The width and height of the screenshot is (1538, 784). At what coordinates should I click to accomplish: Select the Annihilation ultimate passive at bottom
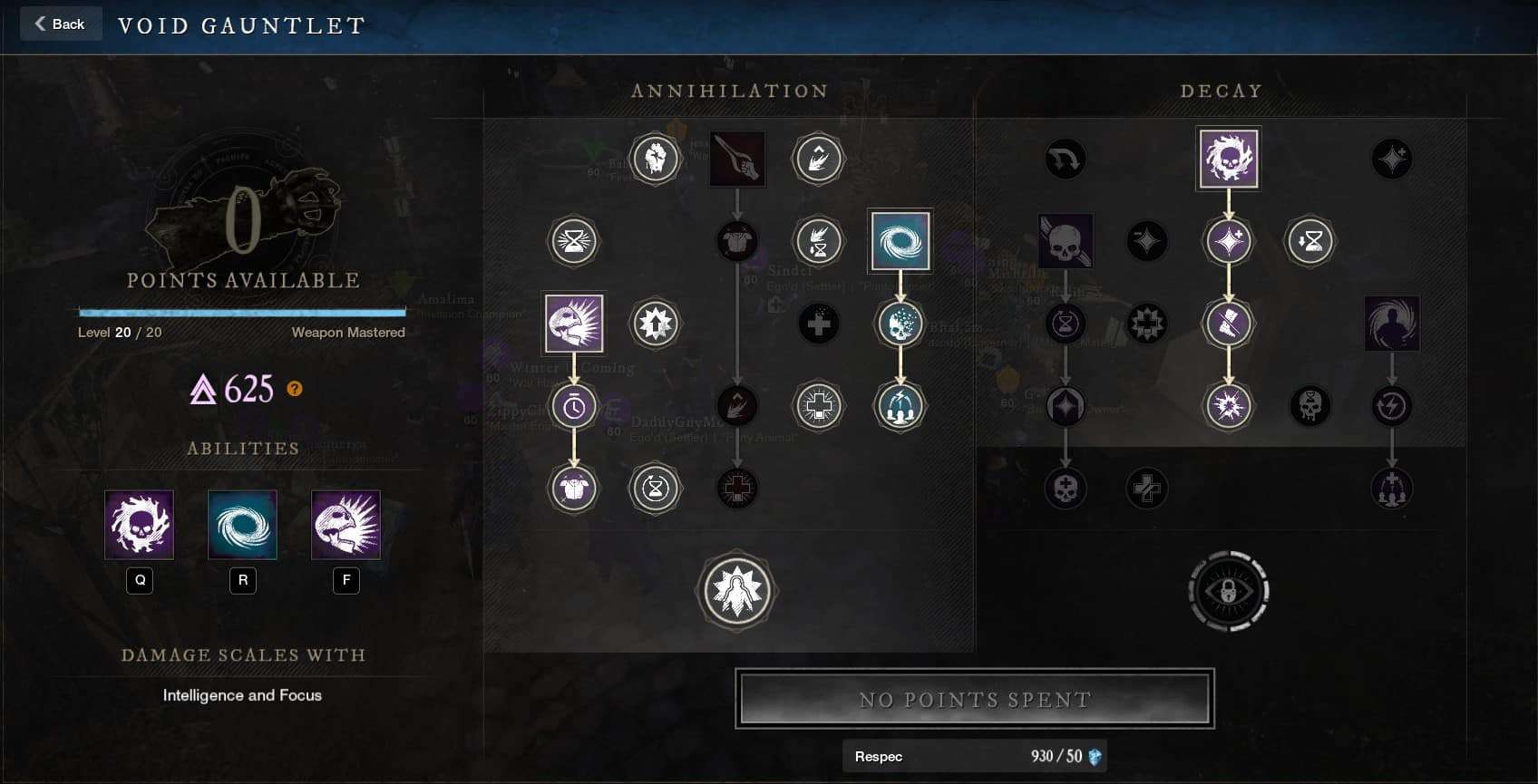coord(736,591)
